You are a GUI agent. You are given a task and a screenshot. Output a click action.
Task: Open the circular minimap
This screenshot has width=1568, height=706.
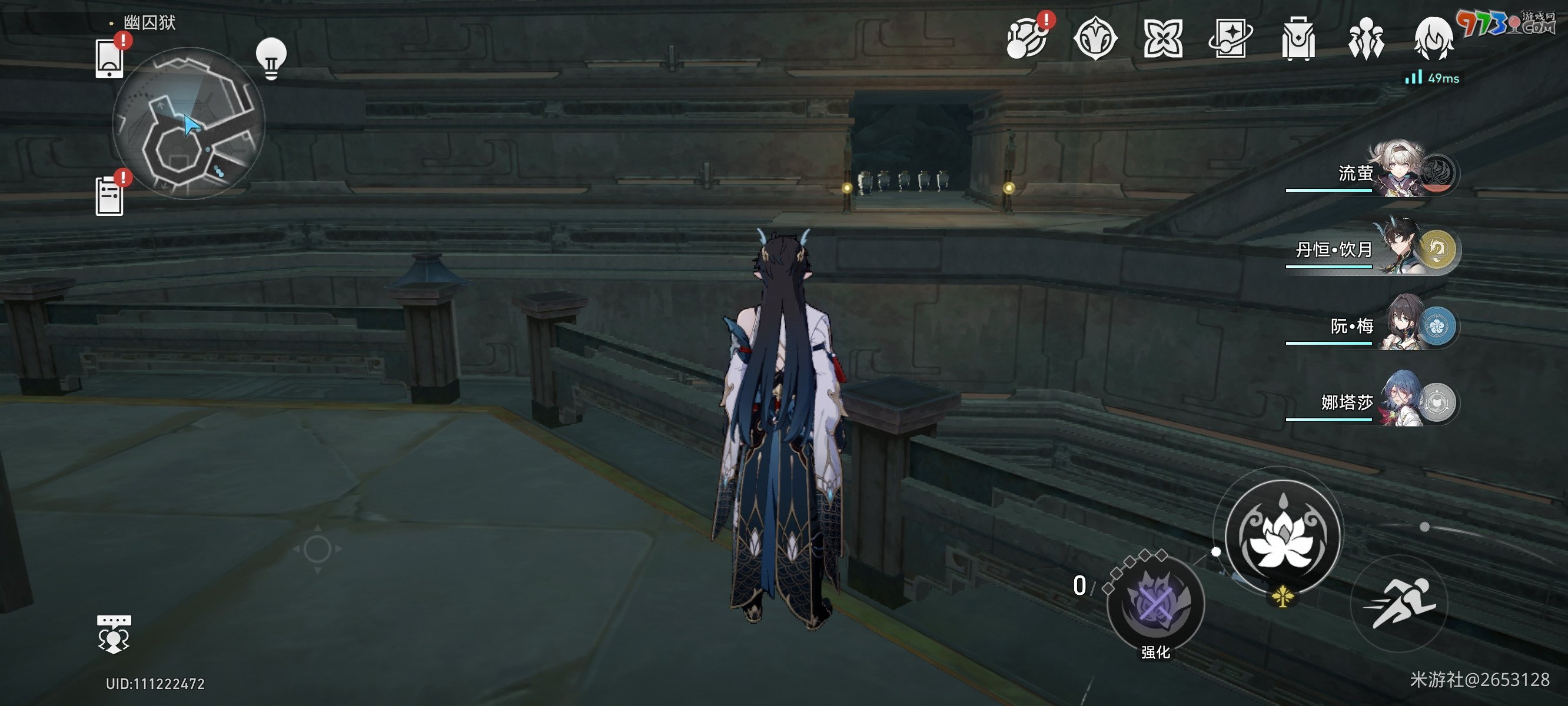(x=189, y=124)
